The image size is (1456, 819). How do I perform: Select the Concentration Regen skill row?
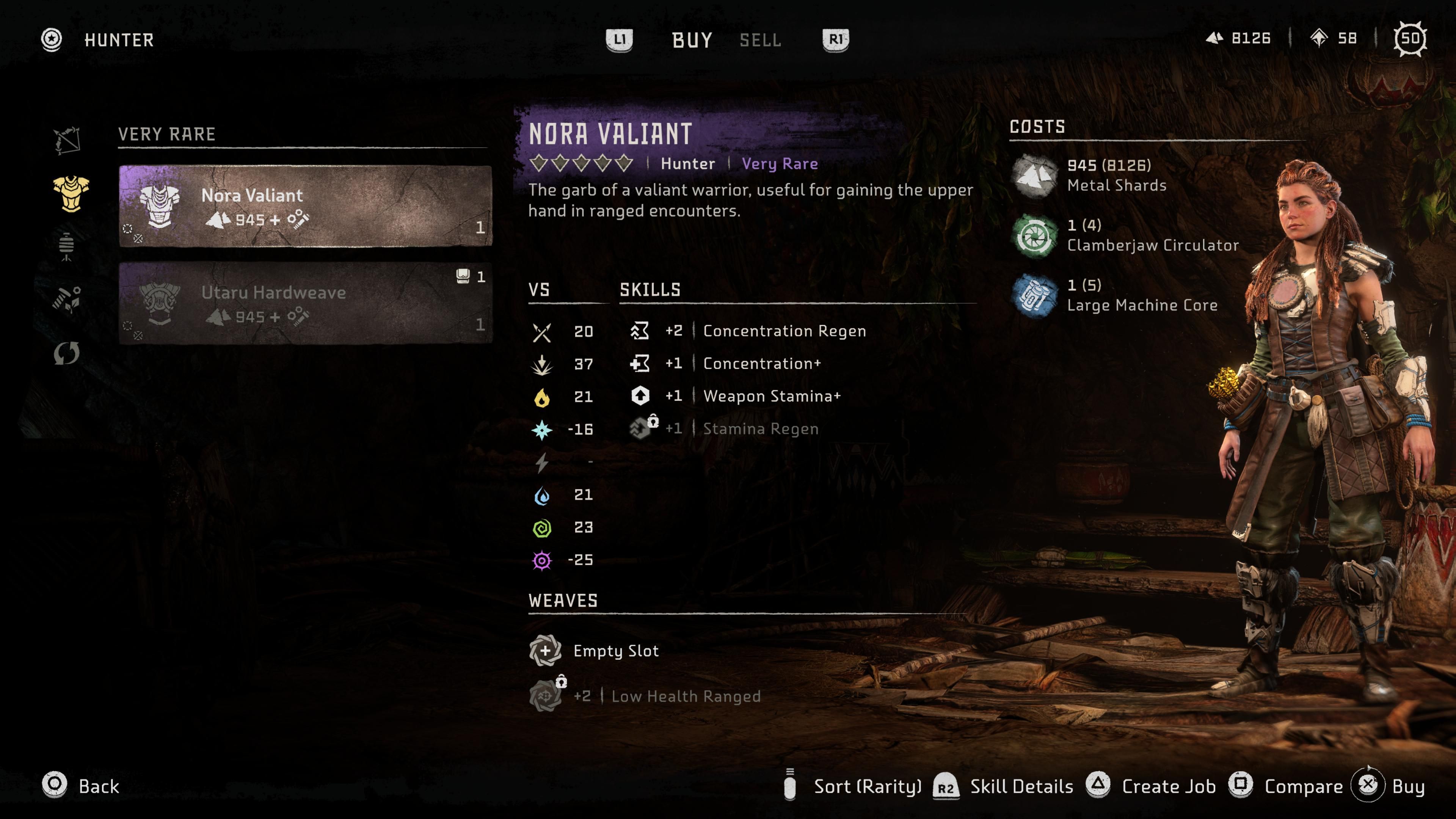pos(783,331)
